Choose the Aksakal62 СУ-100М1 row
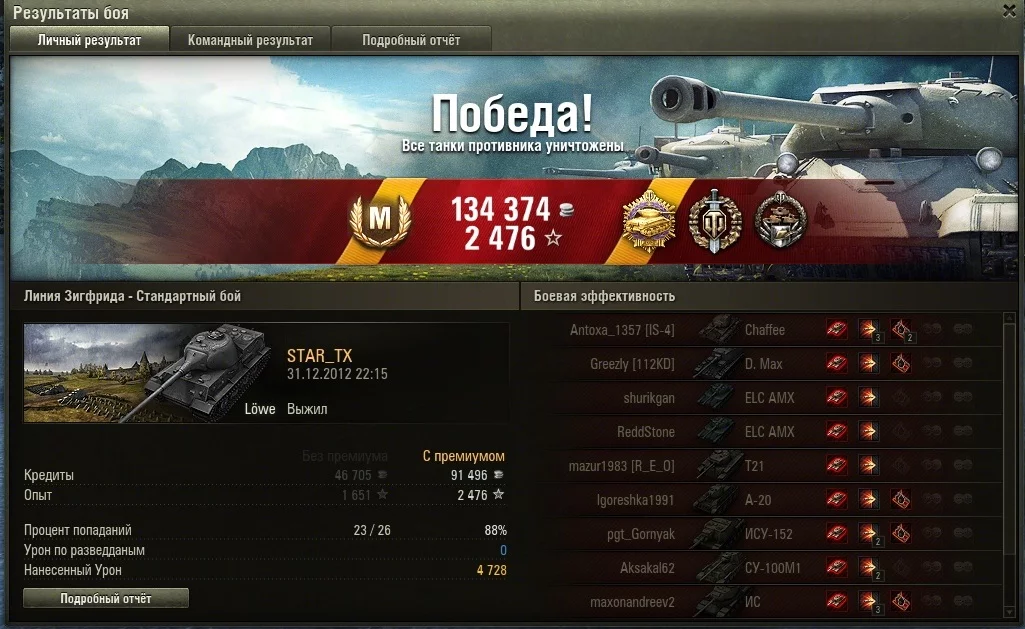The height and width of the screenshot is (629, 1025). 760,568
